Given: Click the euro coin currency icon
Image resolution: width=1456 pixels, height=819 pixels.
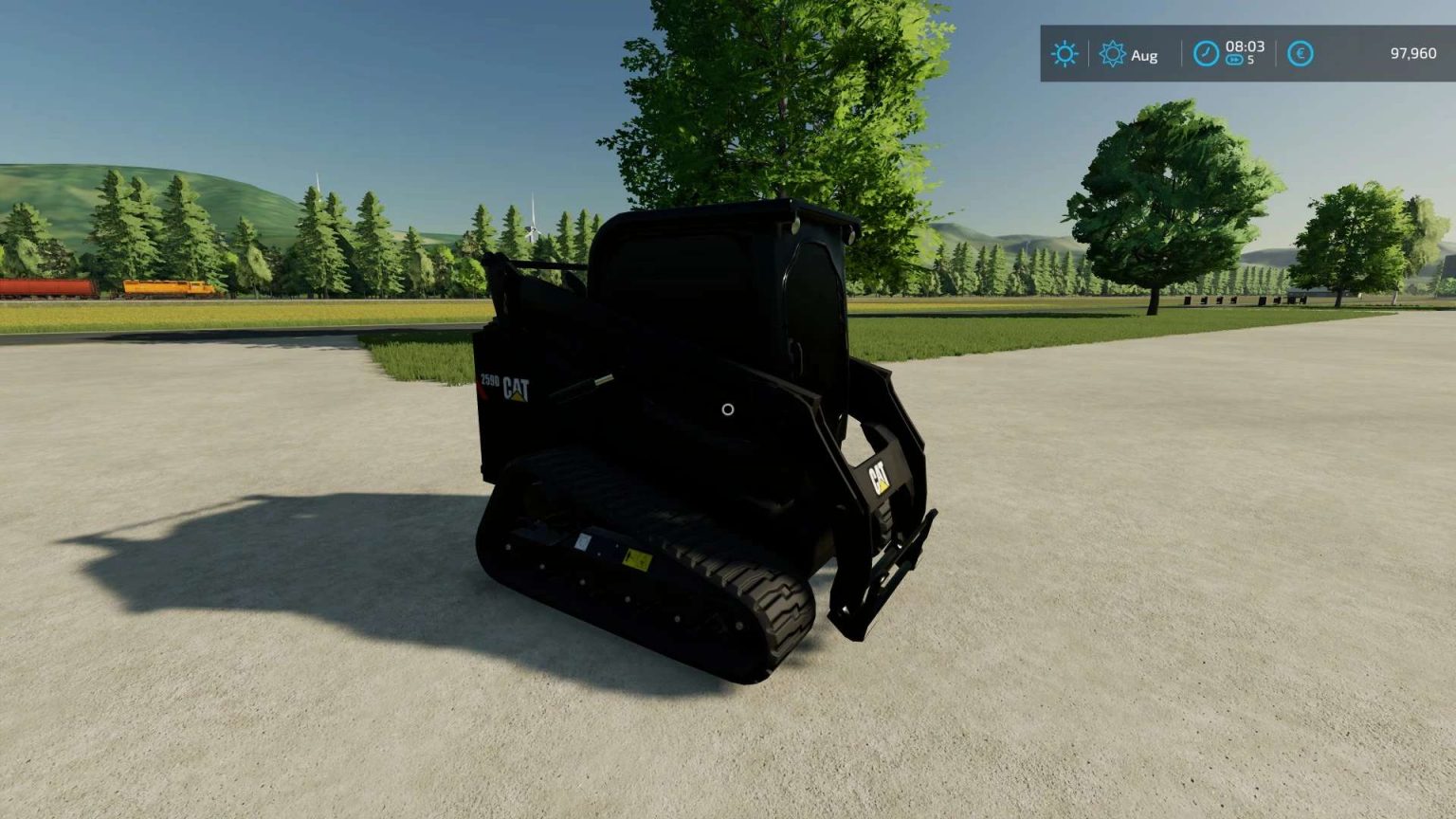Looking at the screenshot, I should pos(1301,53).
